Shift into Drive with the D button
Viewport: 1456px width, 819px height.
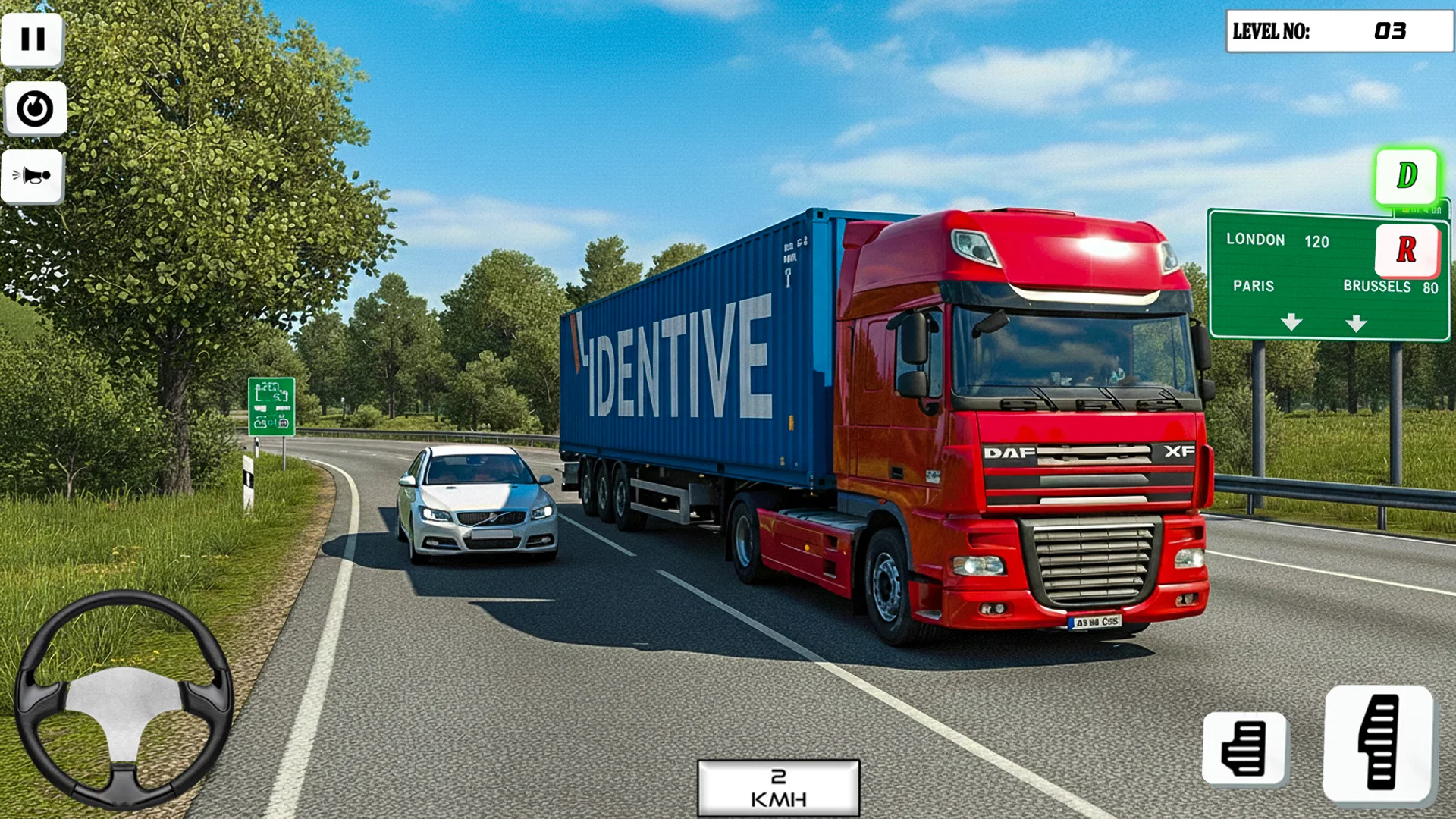(1407, 176)
